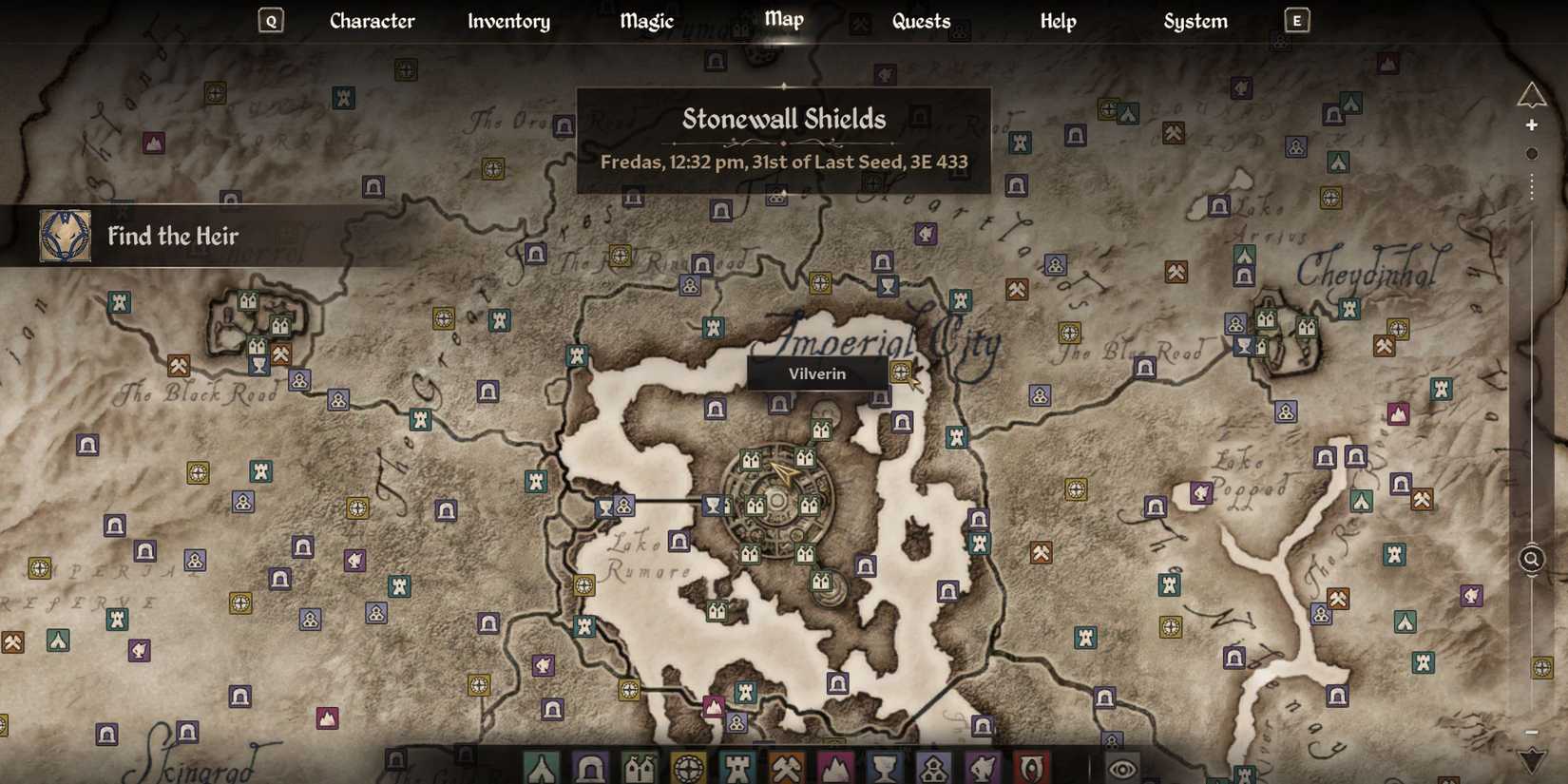Select the crossed-hammers mine filter icon
Viewport: 1568px width, 784px height.
click(x=786, y=770)
